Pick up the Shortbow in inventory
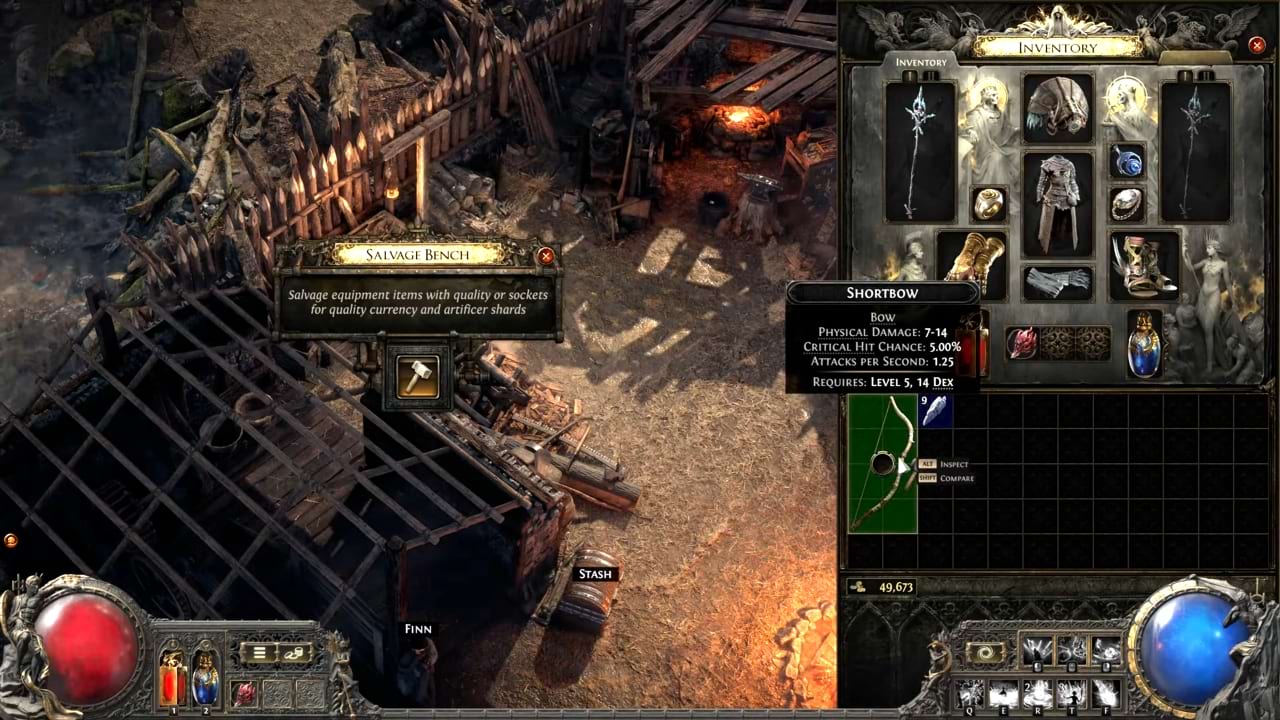Screen dimensions: 1280x720 tap(883, 463)
